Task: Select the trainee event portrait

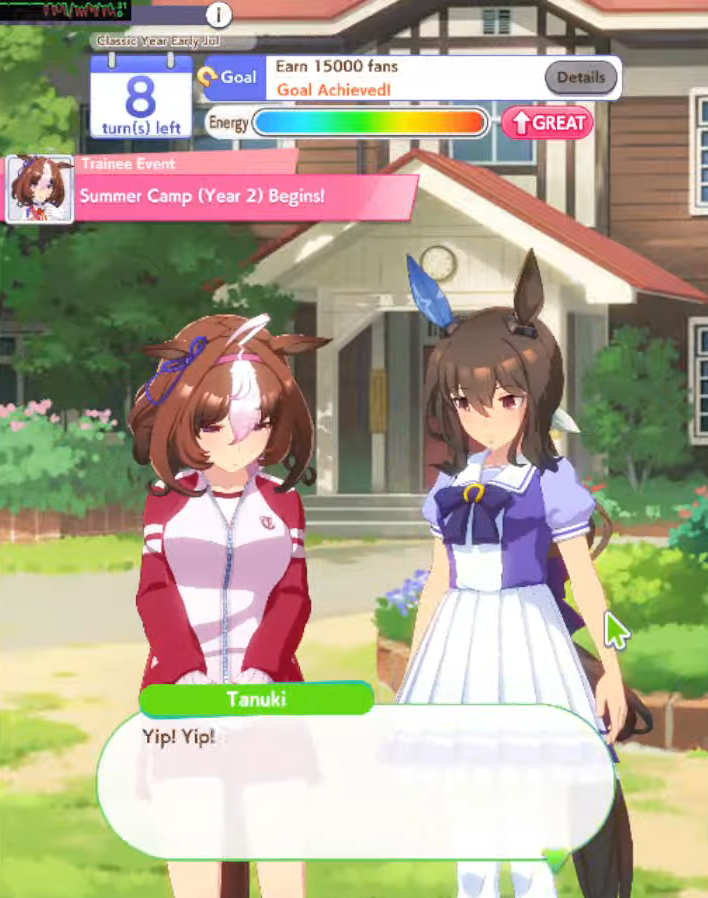Action: pyautogui.click(x=40, y=189)
